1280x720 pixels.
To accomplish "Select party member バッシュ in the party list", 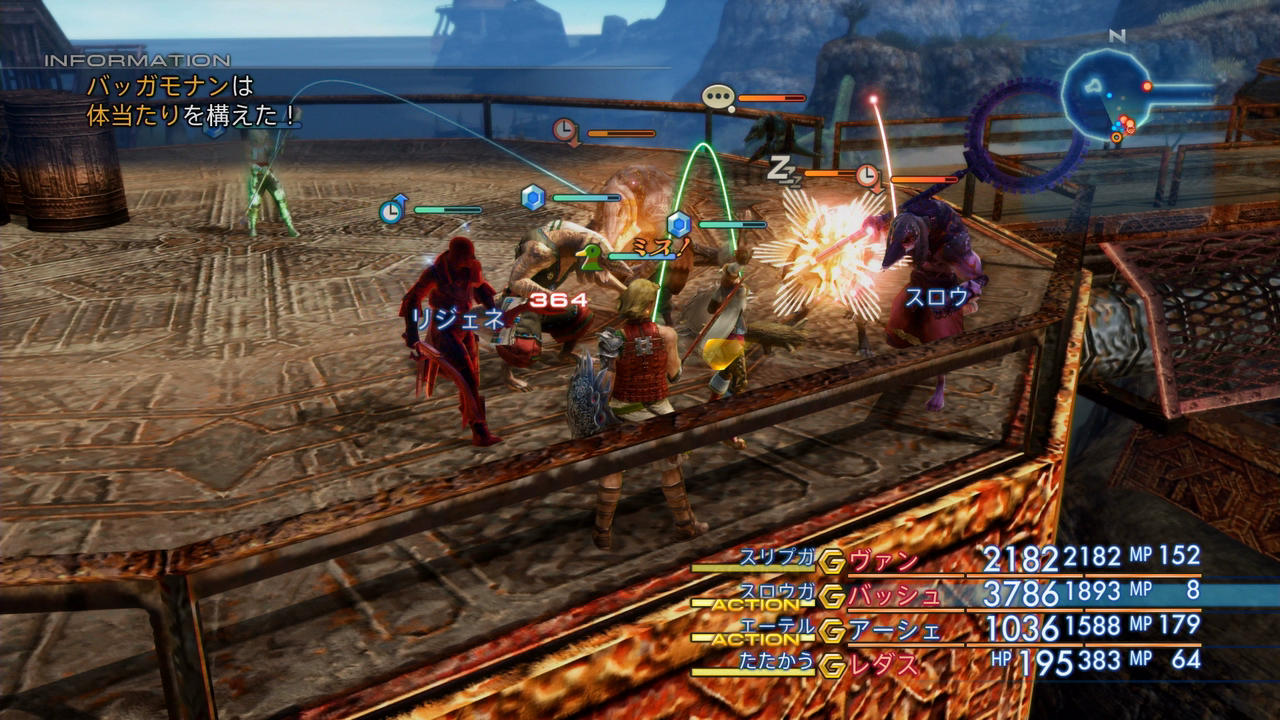I will click(894, 595).
